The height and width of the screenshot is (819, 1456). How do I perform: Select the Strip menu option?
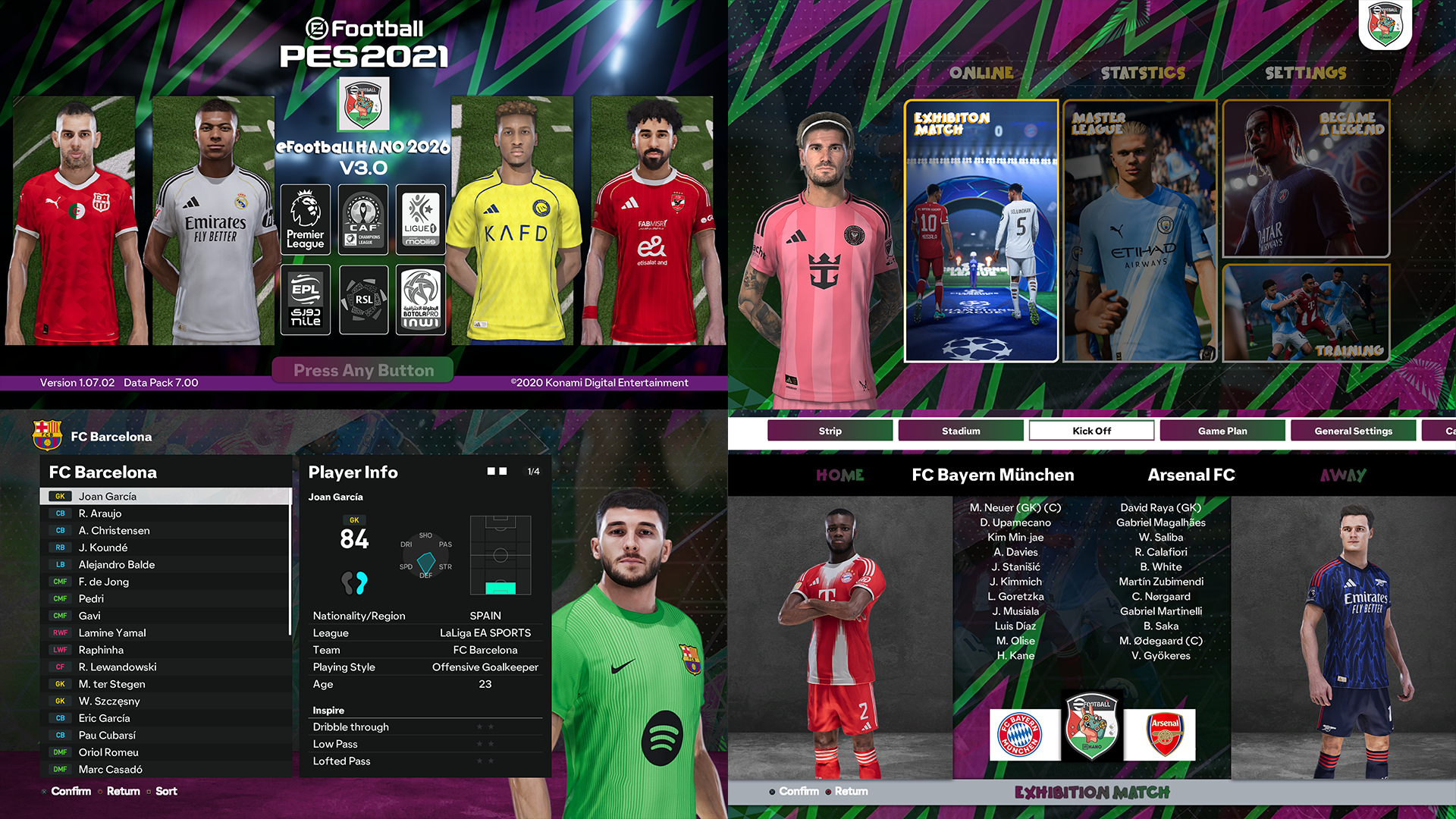(830, 431)
